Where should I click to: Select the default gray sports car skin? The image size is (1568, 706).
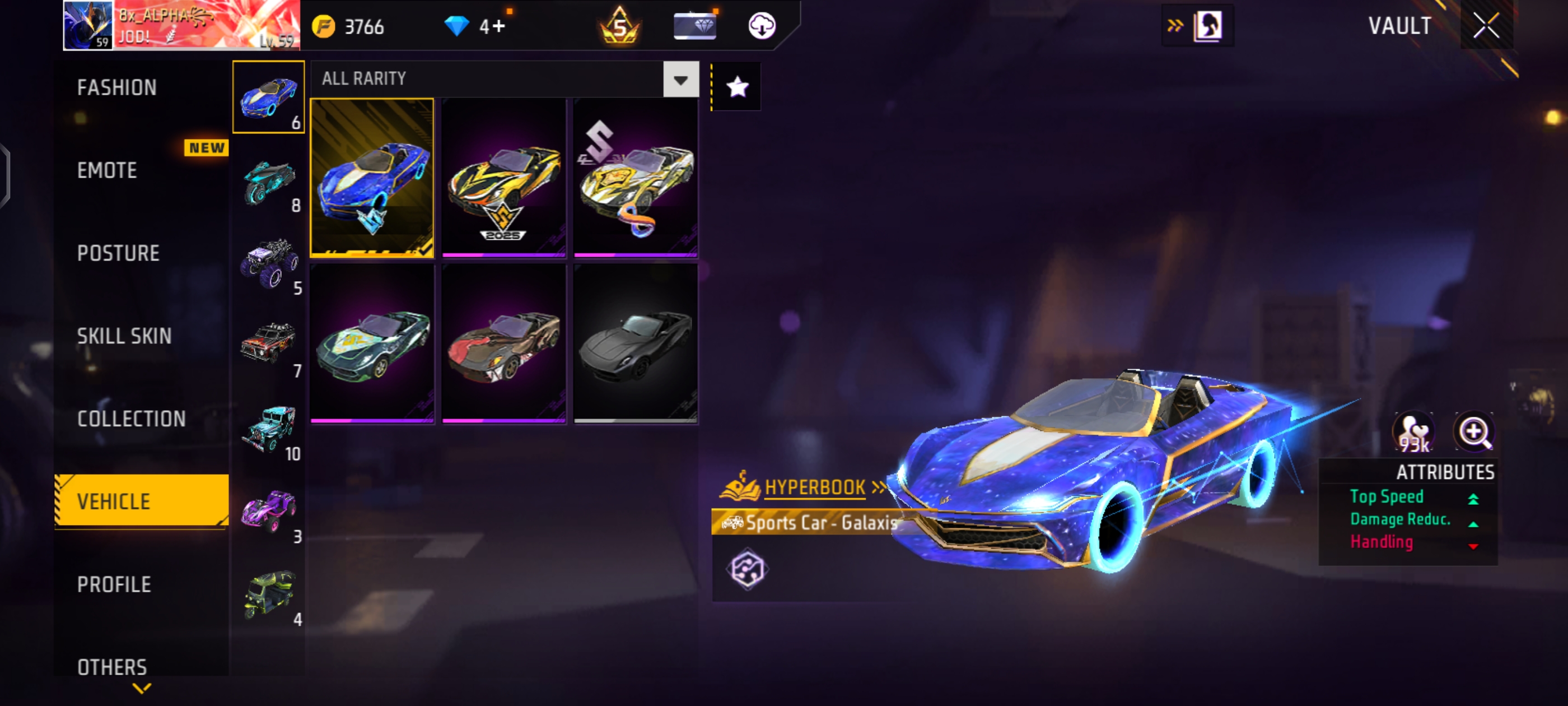click(x=636, y=343)
